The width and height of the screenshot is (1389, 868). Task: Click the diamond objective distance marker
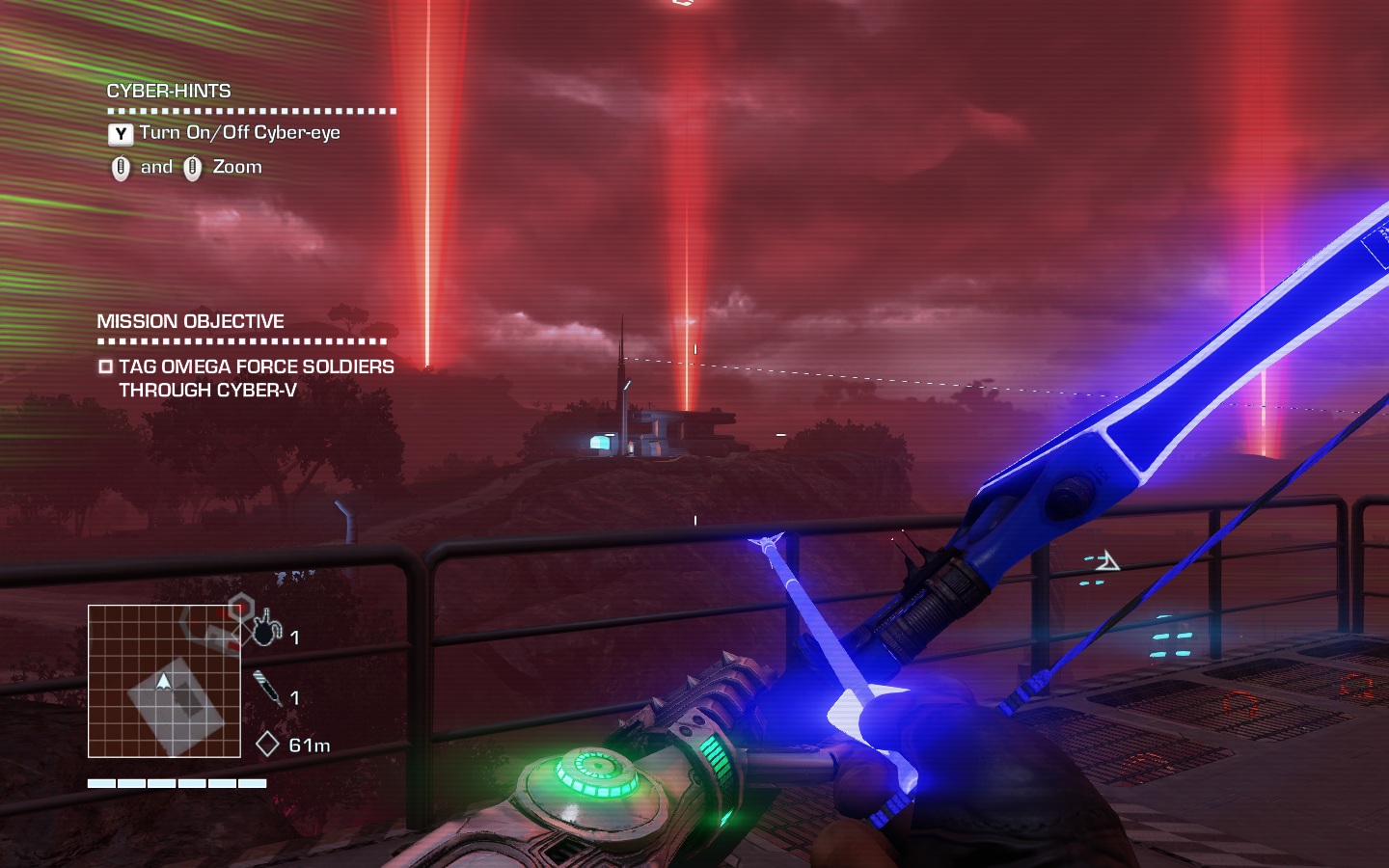pyautogui.click(x=267, y=745)
